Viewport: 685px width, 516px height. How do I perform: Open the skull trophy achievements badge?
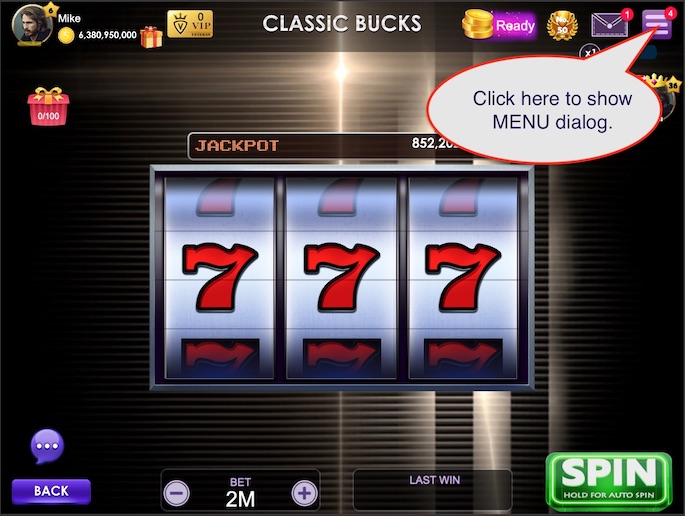point(563,25)
